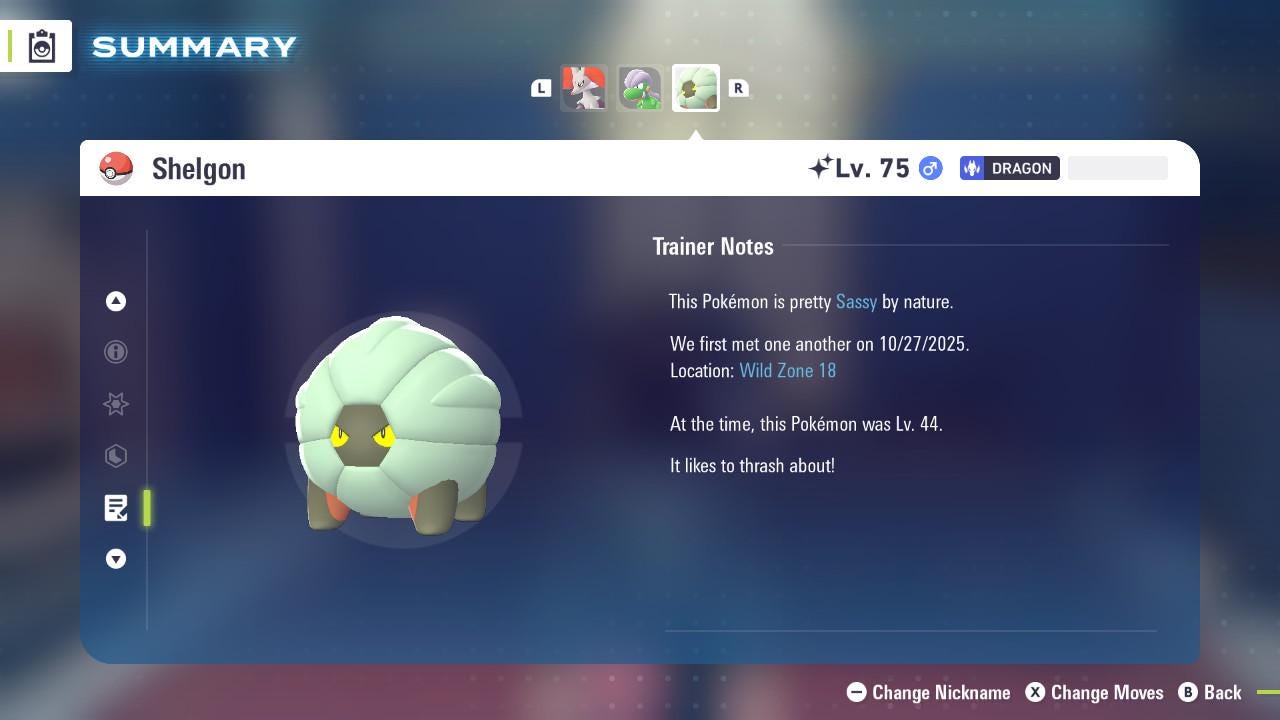1280x720 pixels.
Task: Expand the up arrow above the sidebar
Action: click(116, 301)
